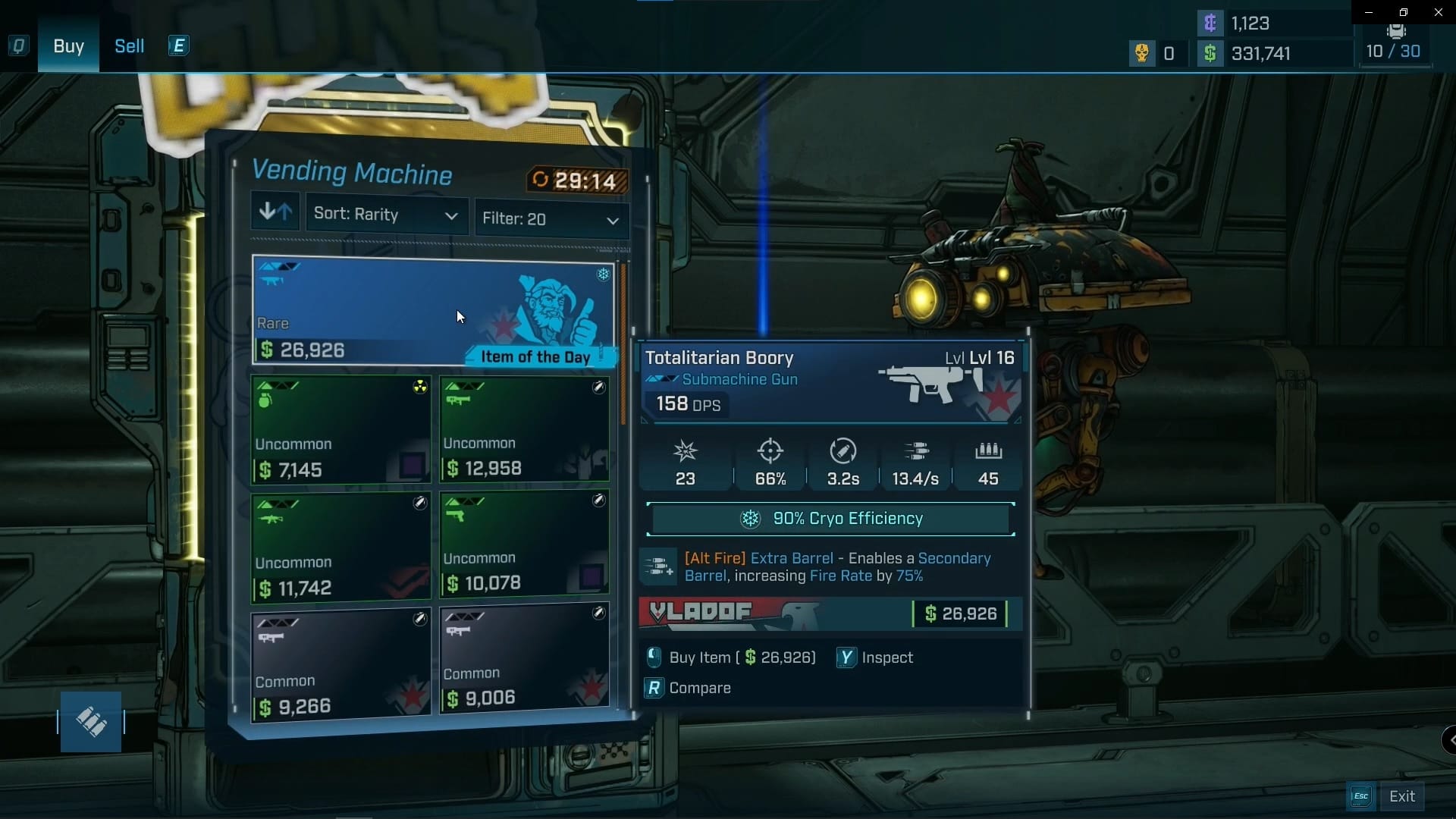Select the Rare Item of the Day
Viewport: 1456px width, 819px height.
coord(432,310)
